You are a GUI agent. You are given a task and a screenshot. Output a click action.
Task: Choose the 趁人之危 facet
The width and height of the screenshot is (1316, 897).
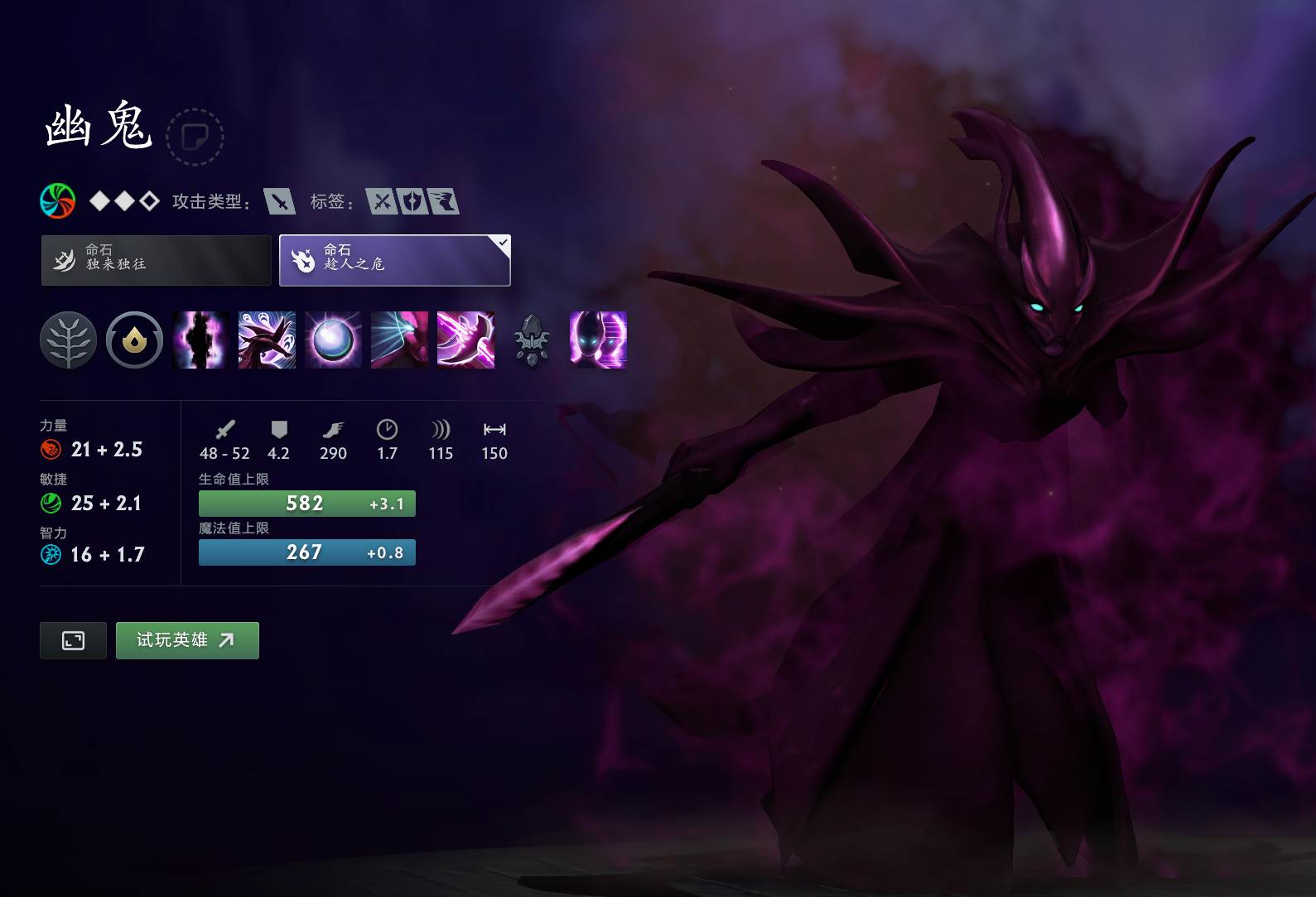394,260
